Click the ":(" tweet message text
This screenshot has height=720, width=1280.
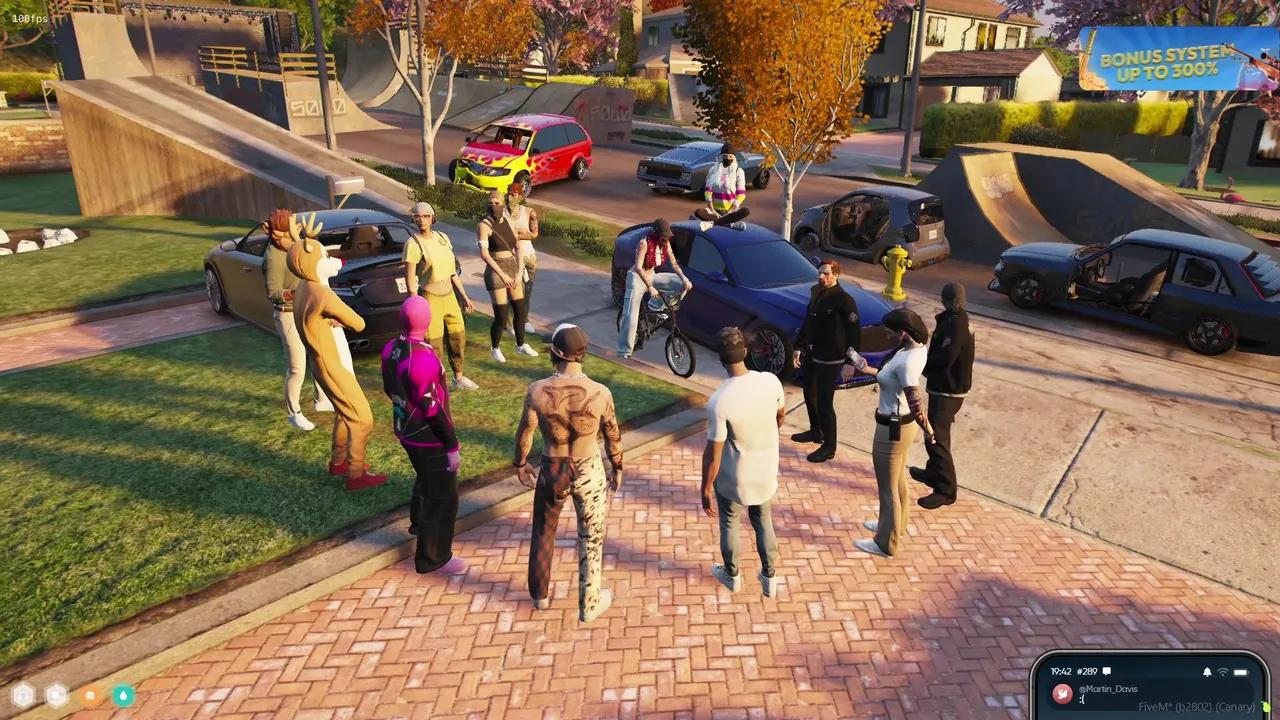pos(1081,698)
